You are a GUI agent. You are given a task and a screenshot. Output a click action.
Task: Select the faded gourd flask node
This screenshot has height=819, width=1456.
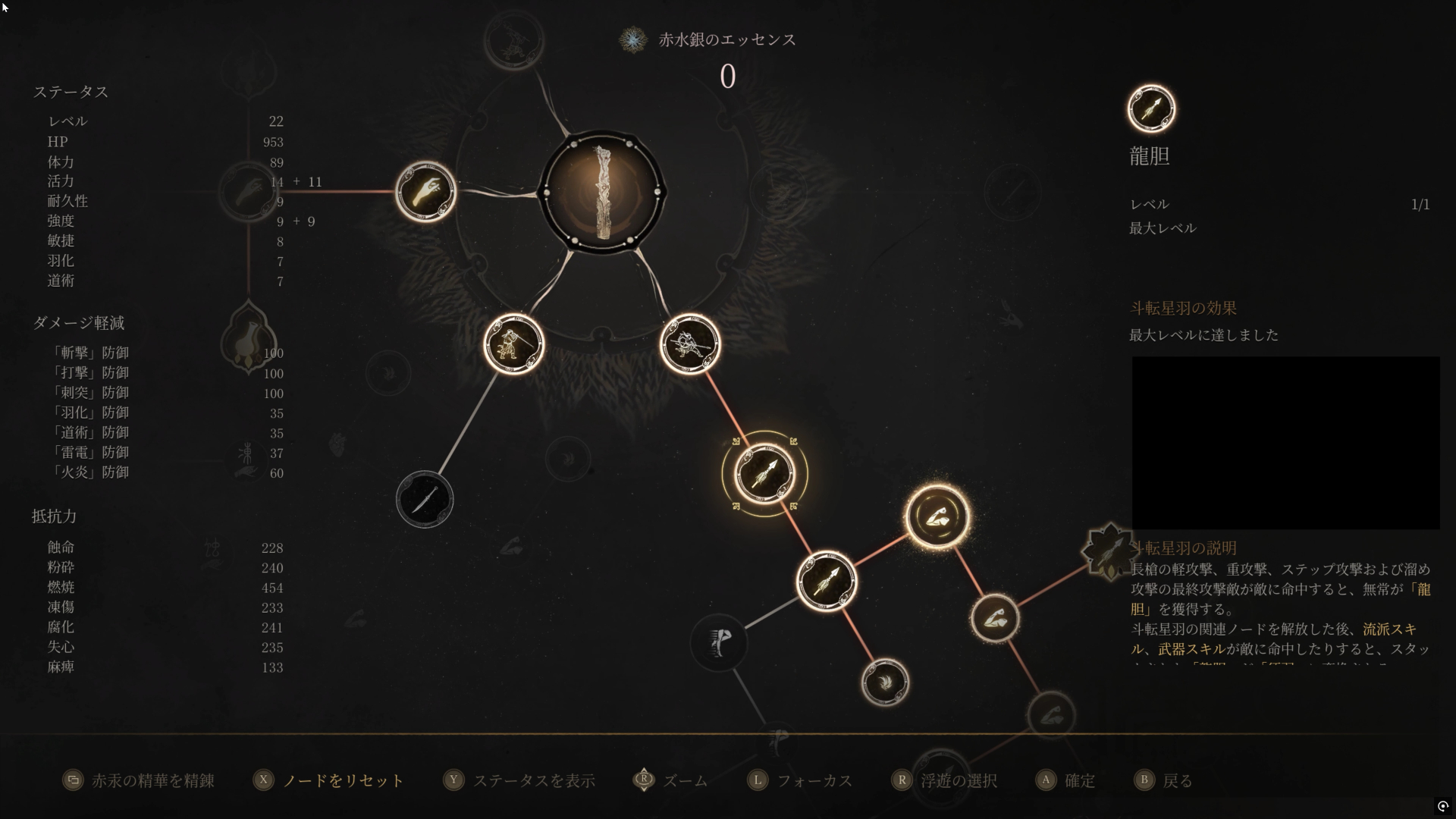click(x=248, y=340)
